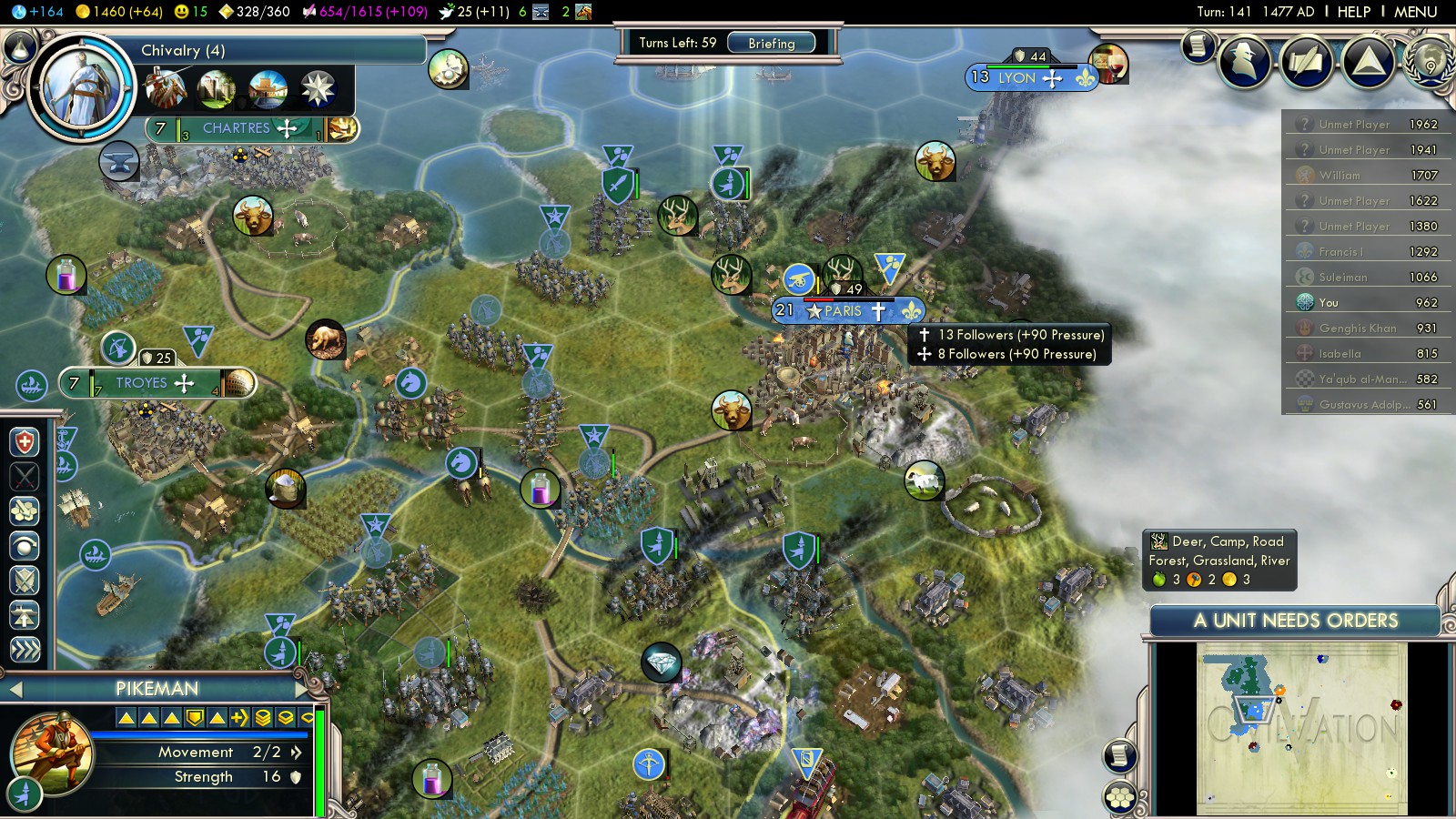Open the scenario Briefing

pos(771,43)
